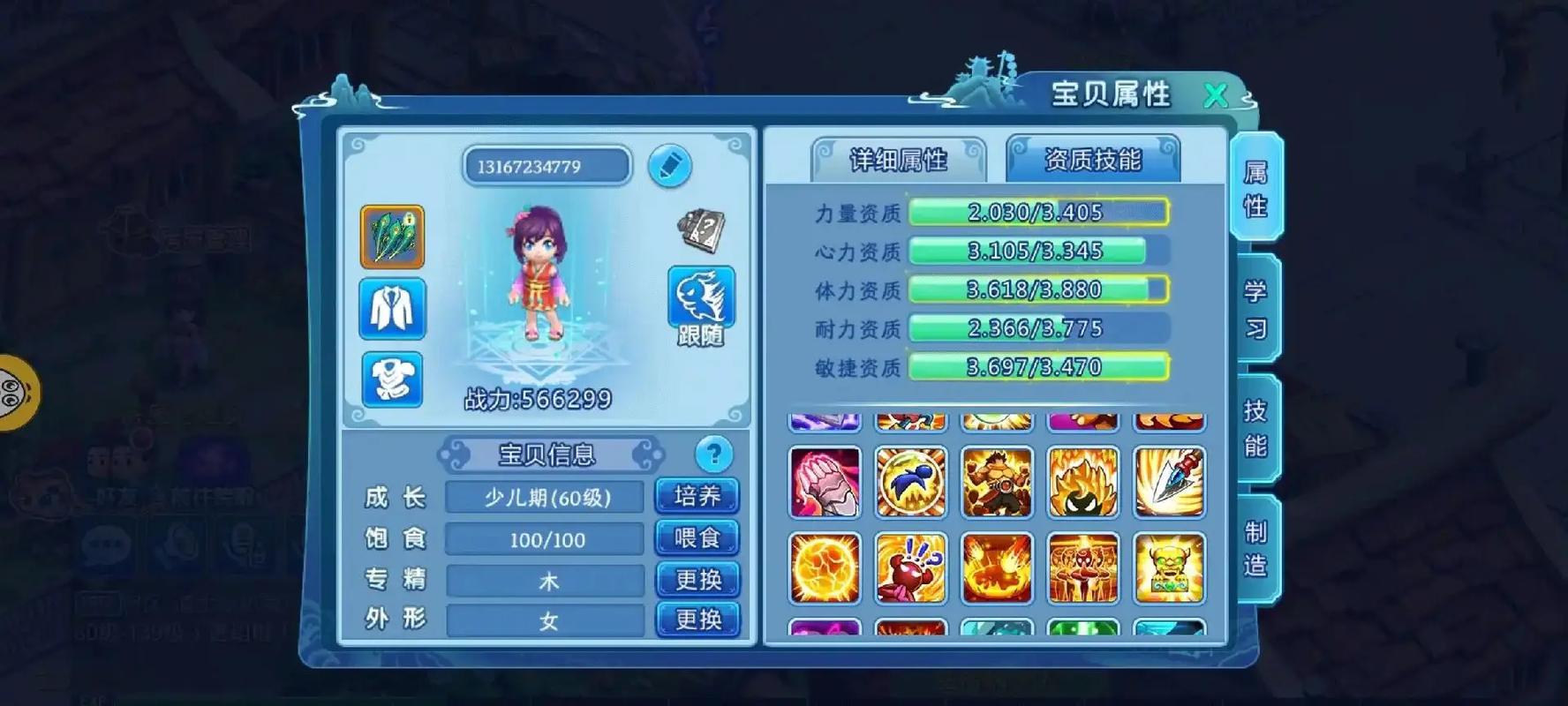This screenshot has width=1568, height=706.
Task: Open the flaming fist skill icon
Action: coord(823,482)
